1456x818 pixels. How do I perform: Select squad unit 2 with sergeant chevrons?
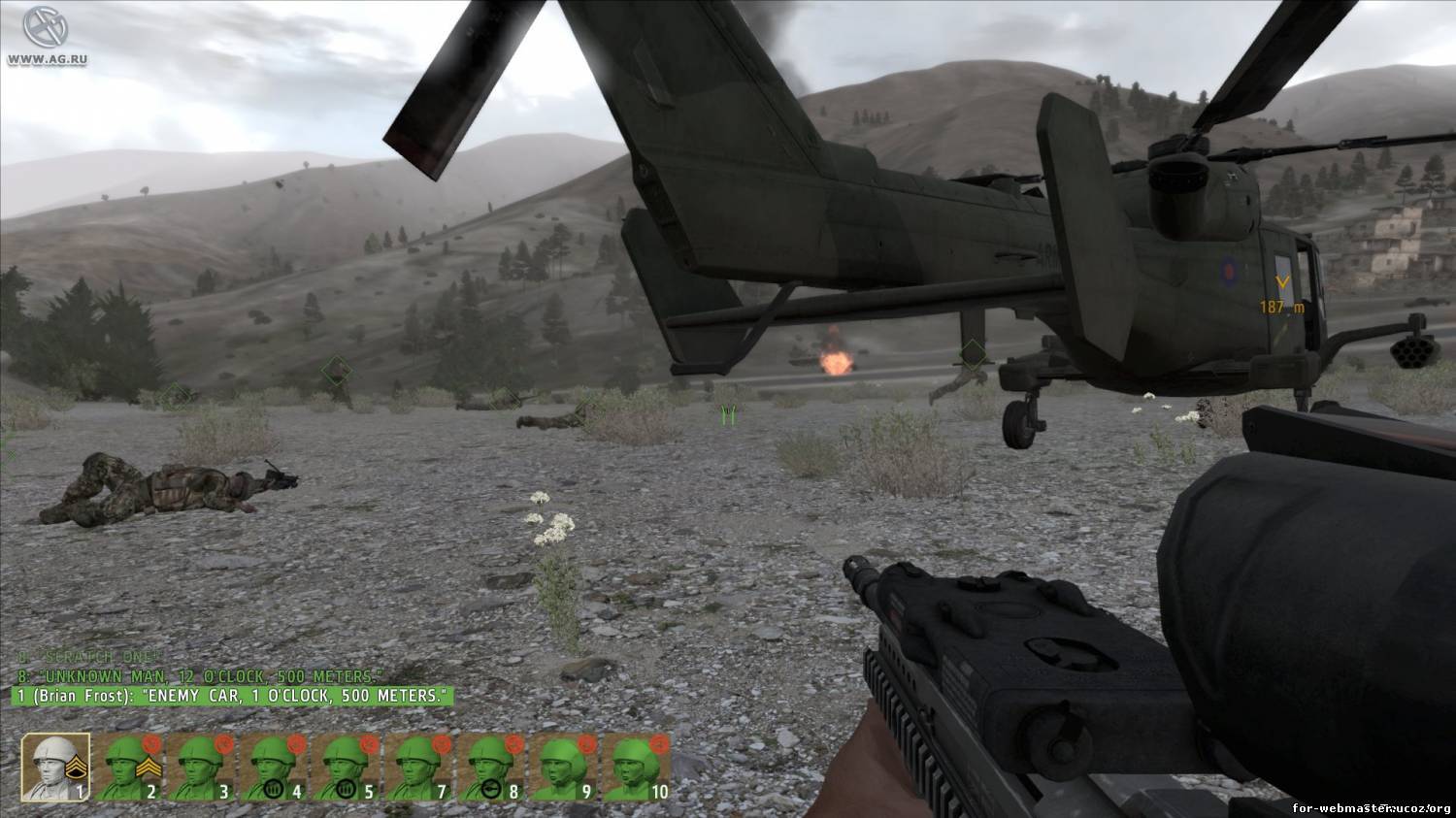tap(129, 767)
